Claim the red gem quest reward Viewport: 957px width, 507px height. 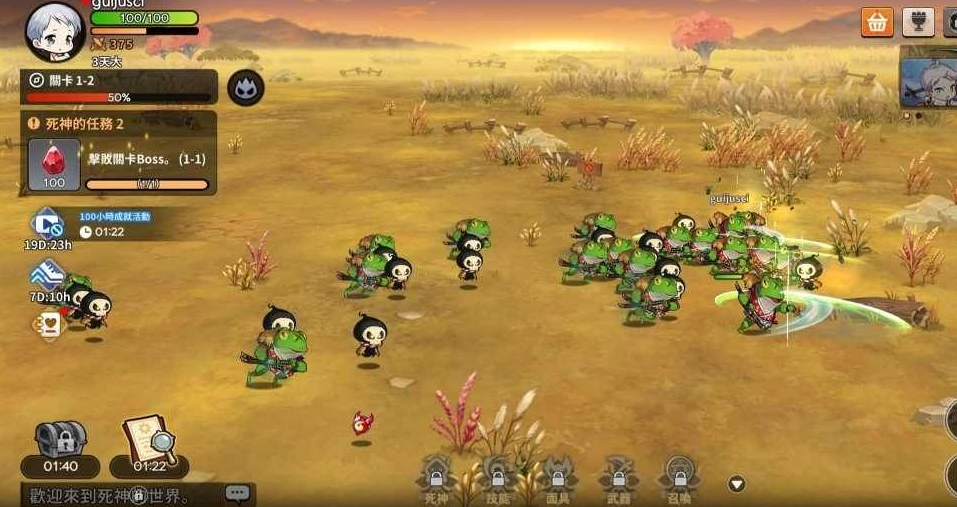(x=53, y=164)
